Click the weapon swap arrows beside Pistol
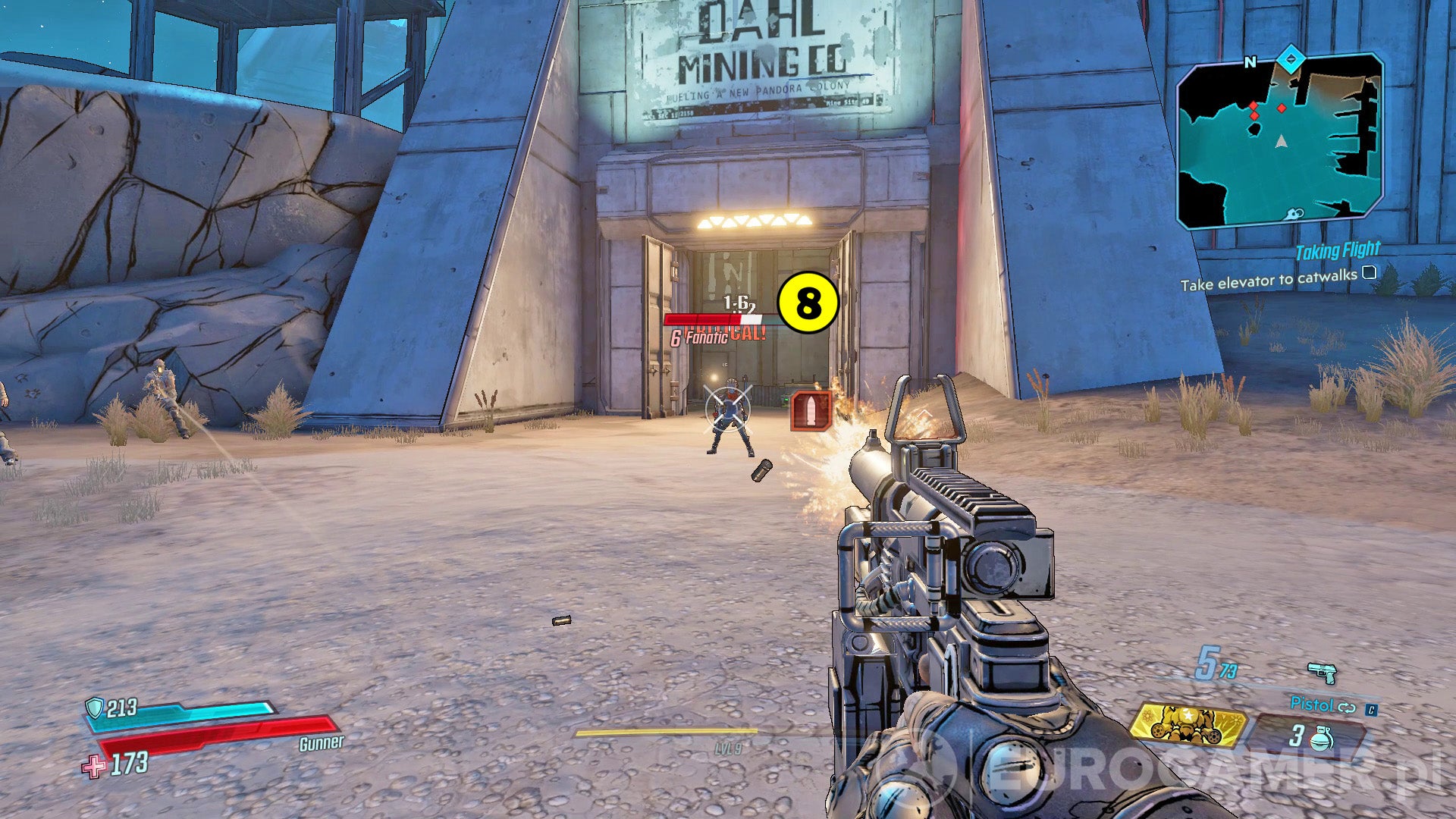Viewport: 1456px width, 819px height. click(x=1347, y=709)
